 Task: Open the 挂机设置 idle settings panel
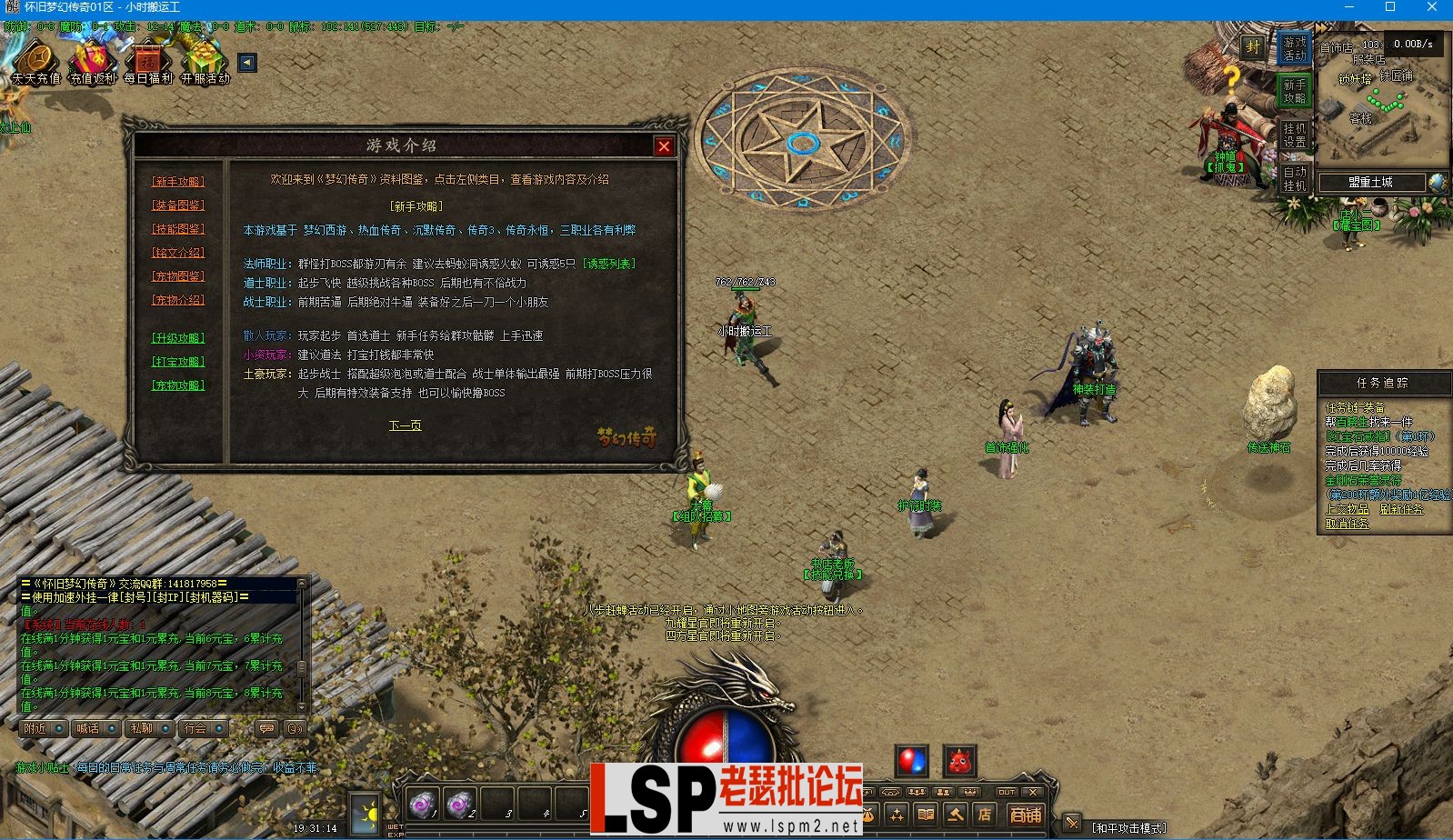(x=1294, y=135)
